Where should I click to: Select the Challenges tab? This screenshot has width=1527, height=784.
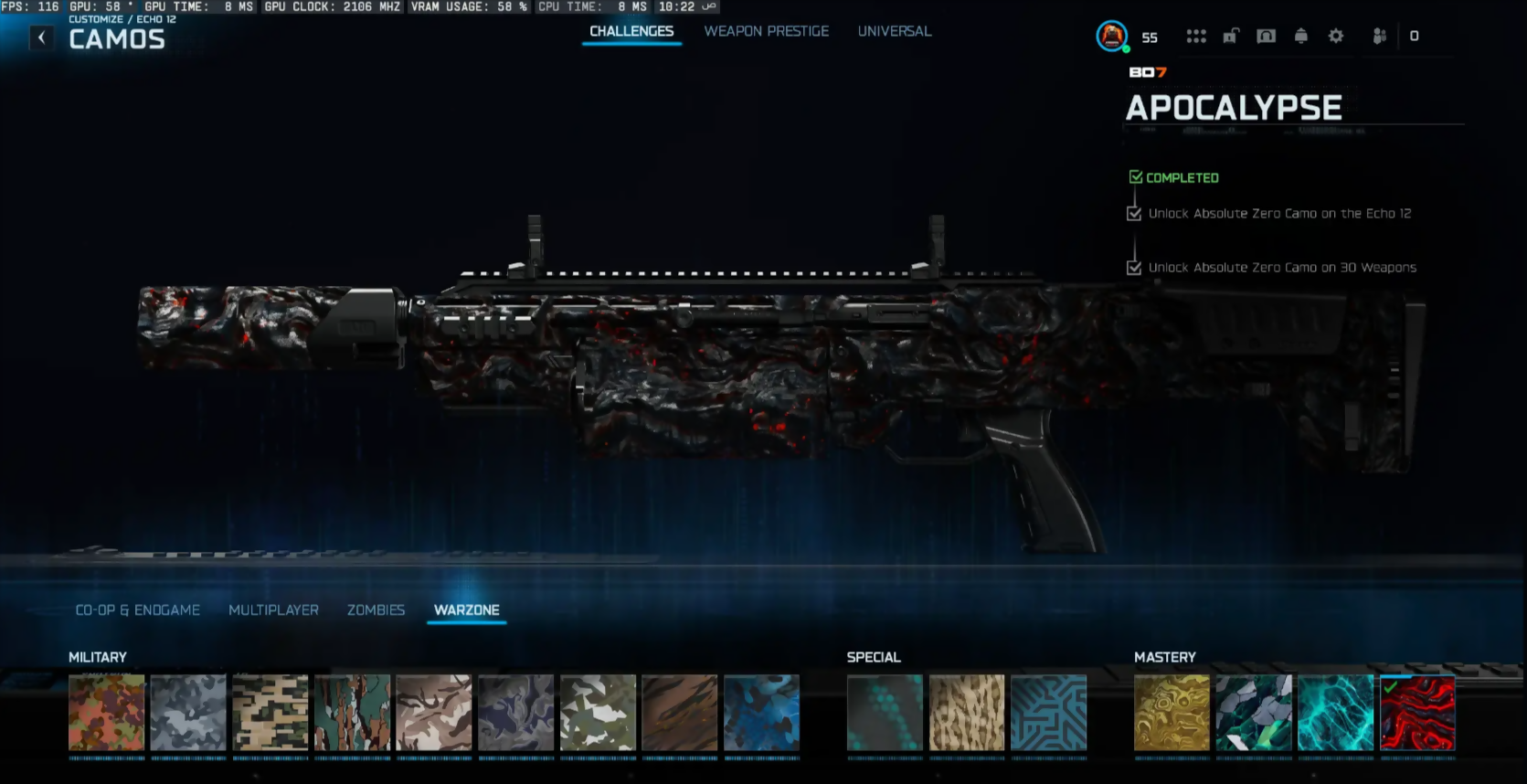631,31
